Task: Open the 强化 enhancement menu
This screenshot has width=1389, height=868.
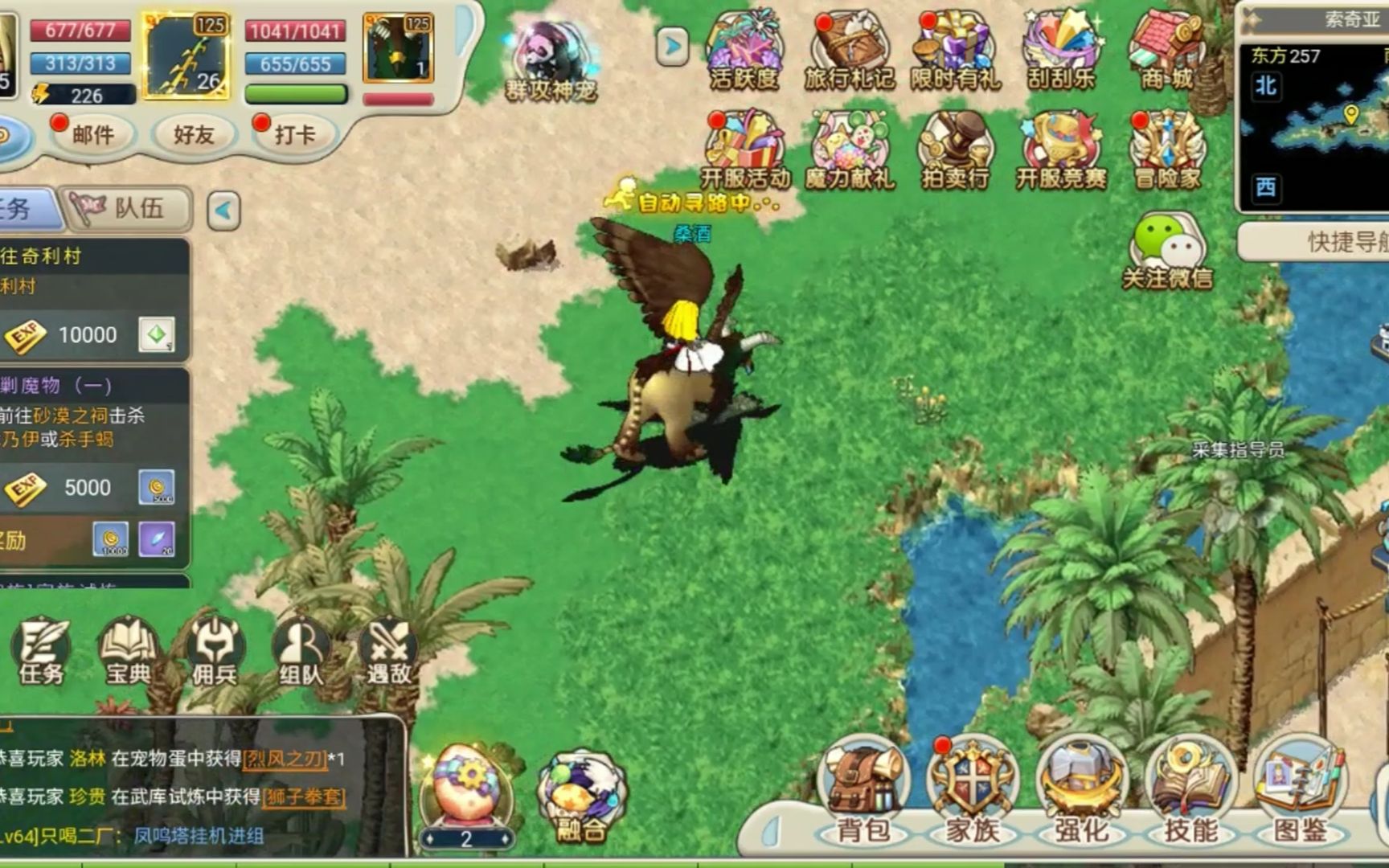Action: [x=1081, y=791]
